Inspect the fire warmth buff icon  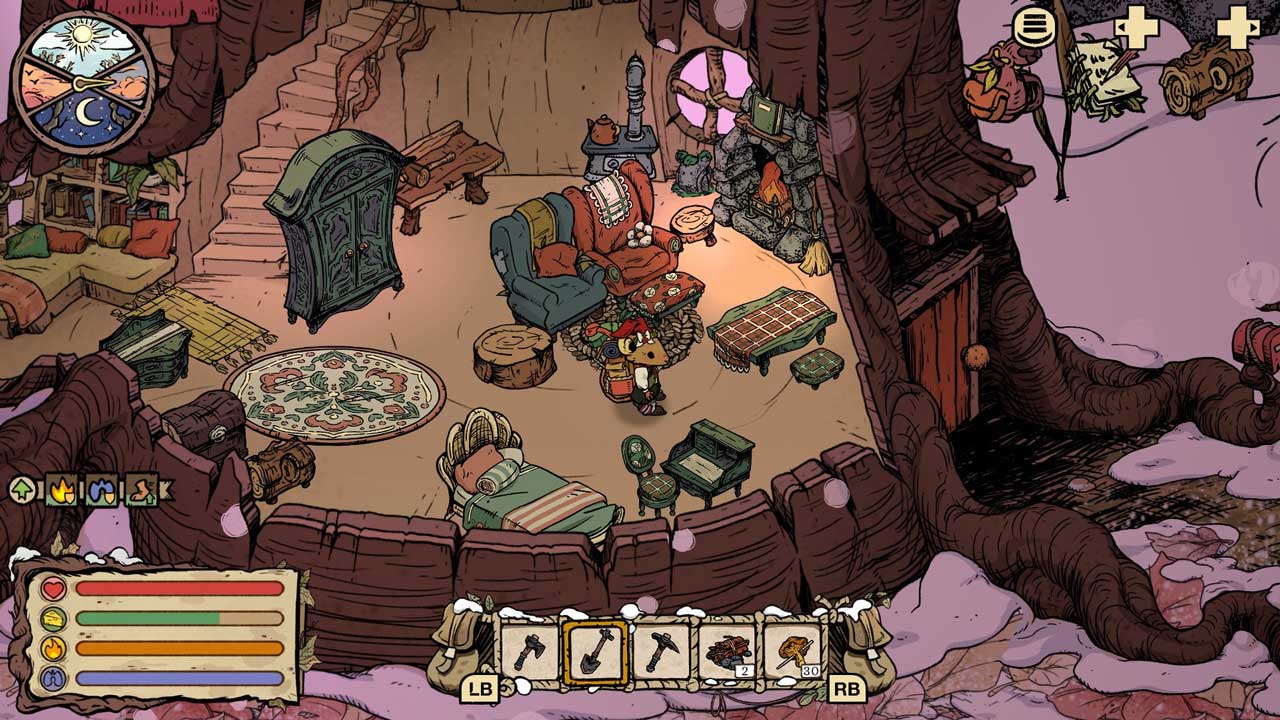(62, 490)
